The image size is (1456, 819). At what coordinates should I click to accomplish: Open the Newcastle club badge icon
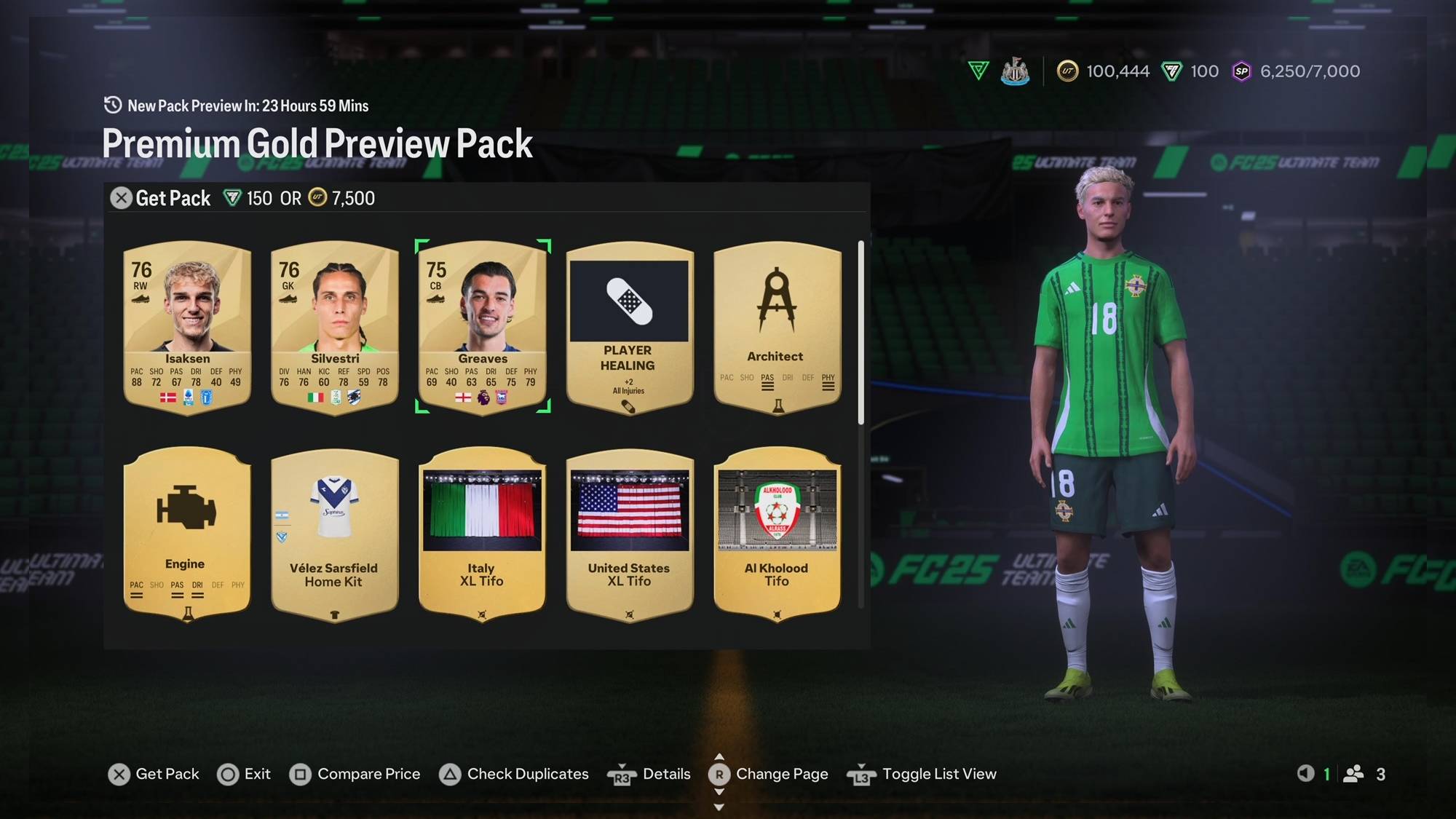(x=1015, y=71)
